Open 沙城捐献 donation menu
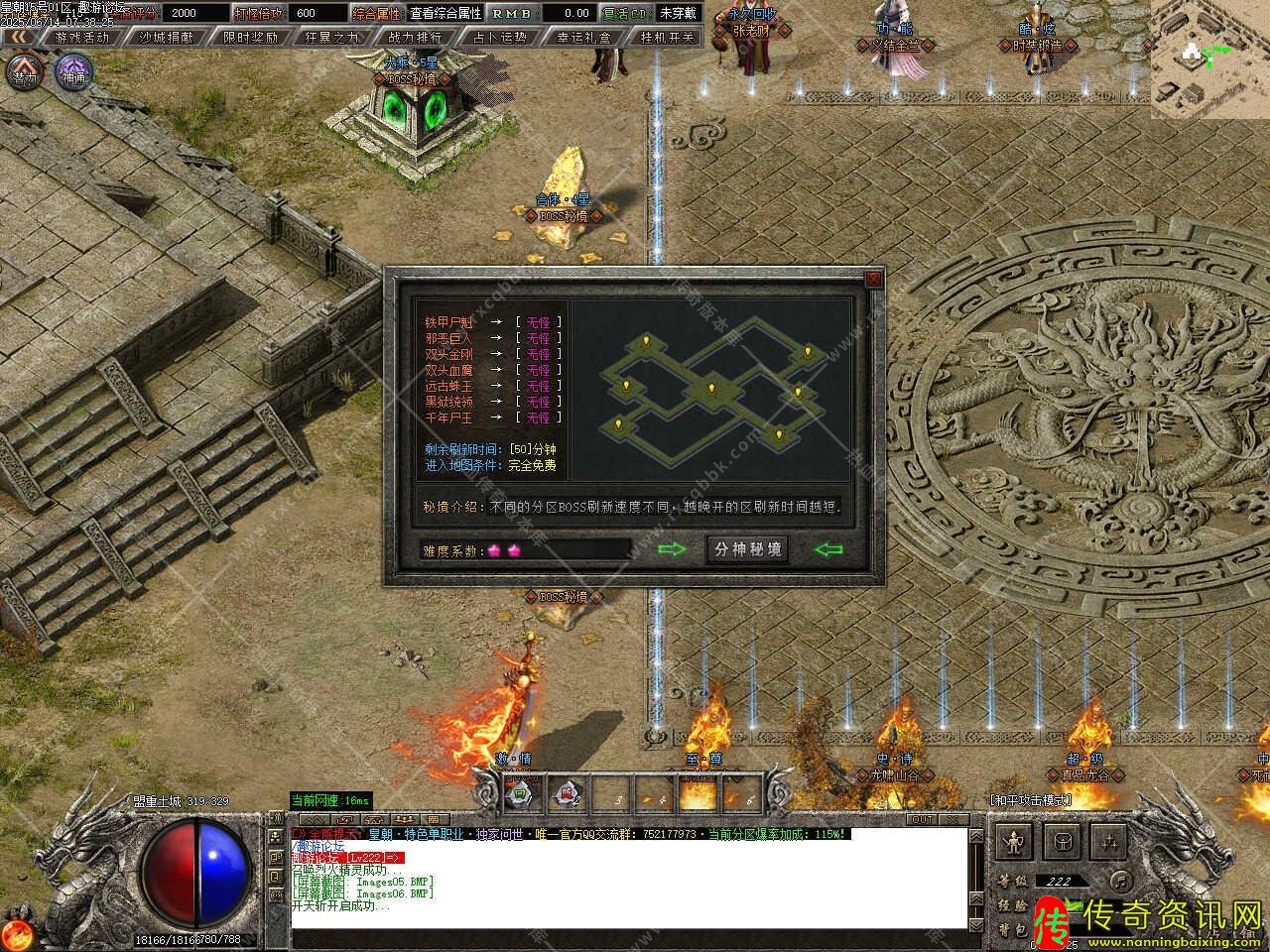Screen dimensions: 1270x952 (x=166, y=37)
